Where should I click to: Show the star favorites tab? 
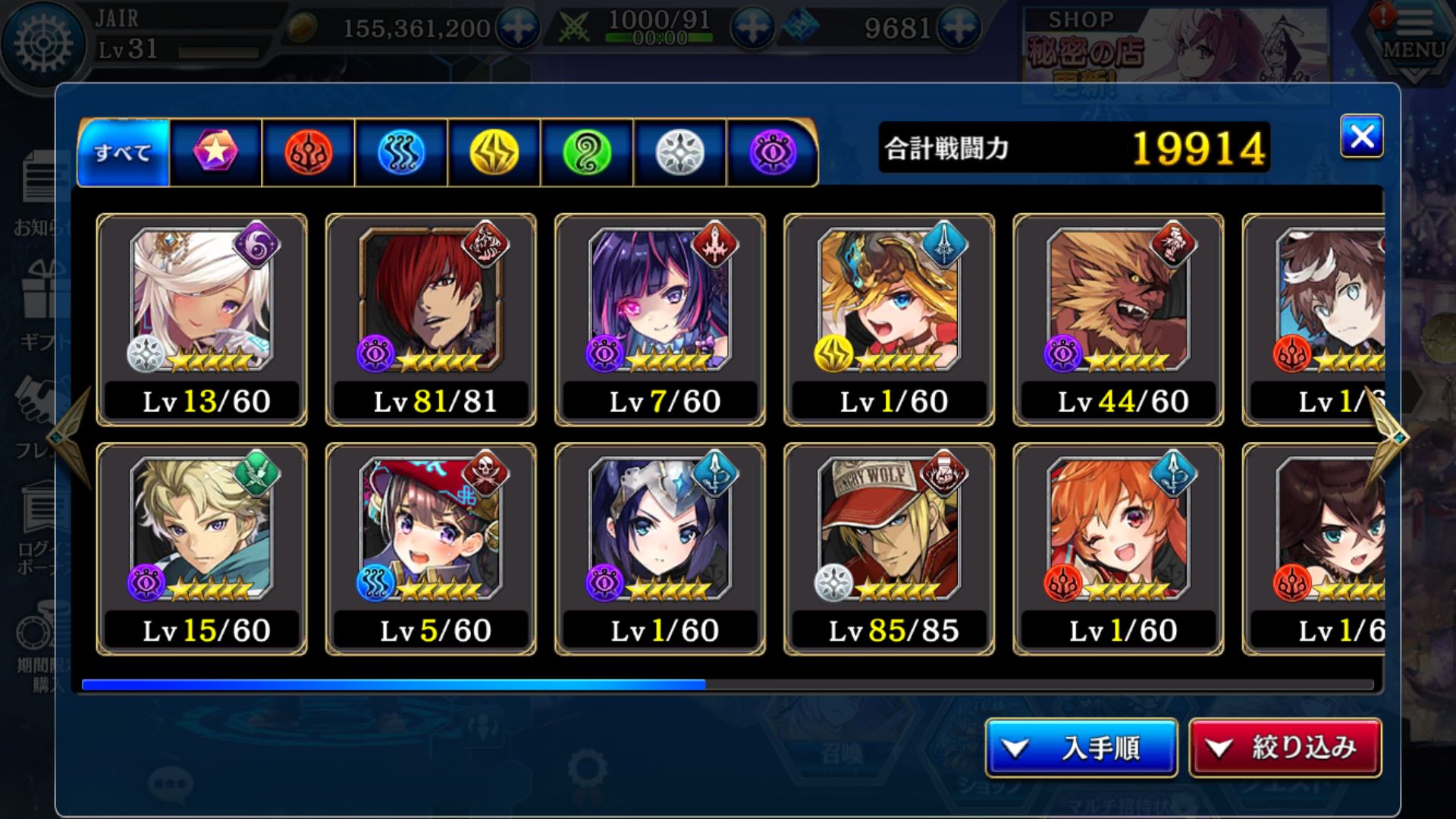point(215,152)
